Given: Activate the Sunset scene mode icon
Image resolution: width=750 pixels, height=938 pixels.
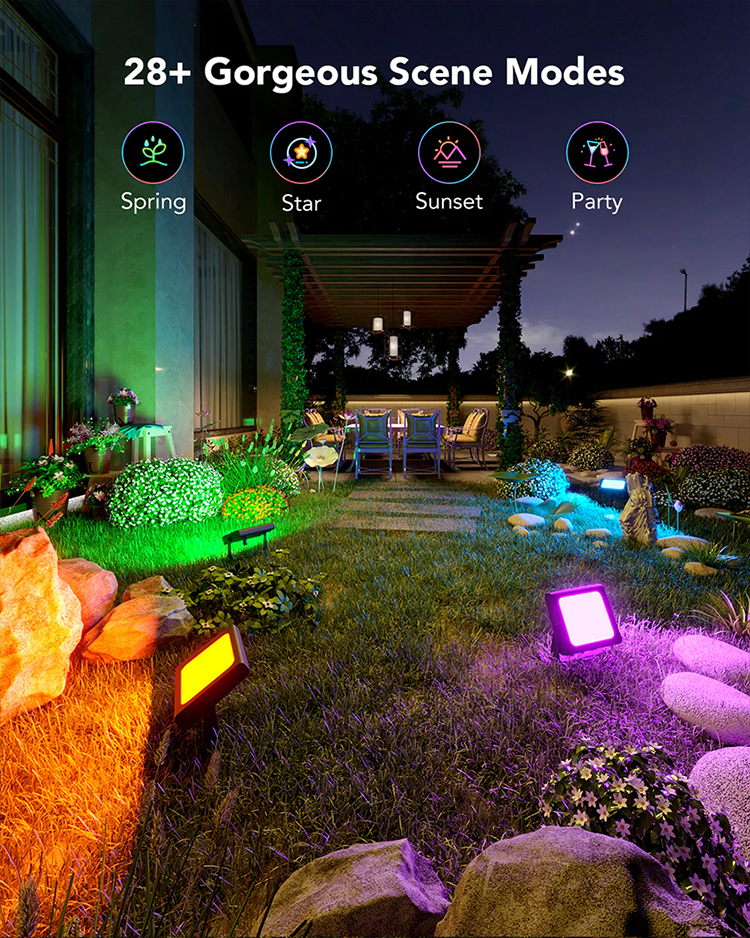Looking at the screenshot, I should [x=449, y=153].
